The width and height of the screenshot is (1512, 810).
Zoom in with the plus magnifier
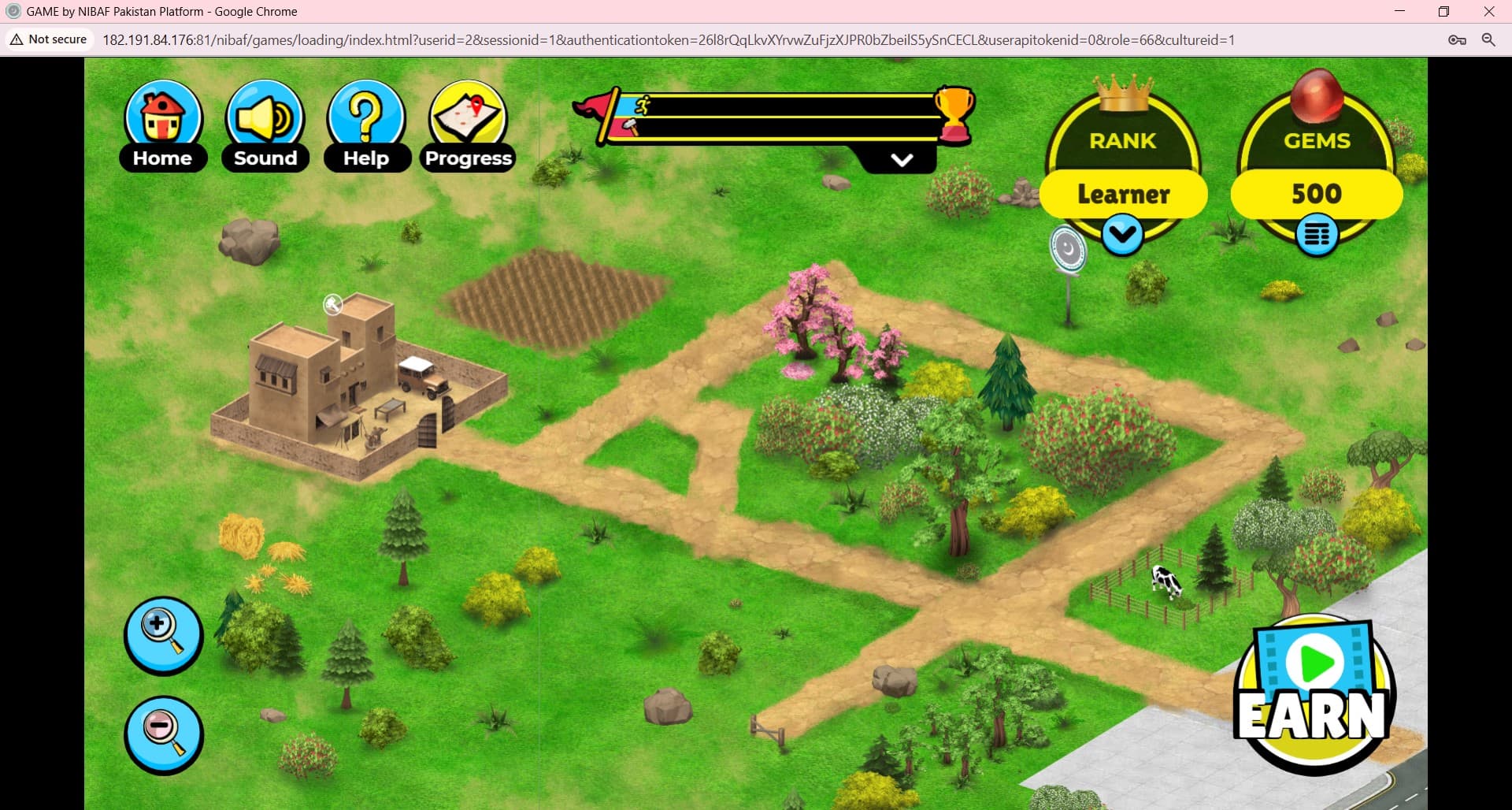pyautogui.click(x=164, y=635)
